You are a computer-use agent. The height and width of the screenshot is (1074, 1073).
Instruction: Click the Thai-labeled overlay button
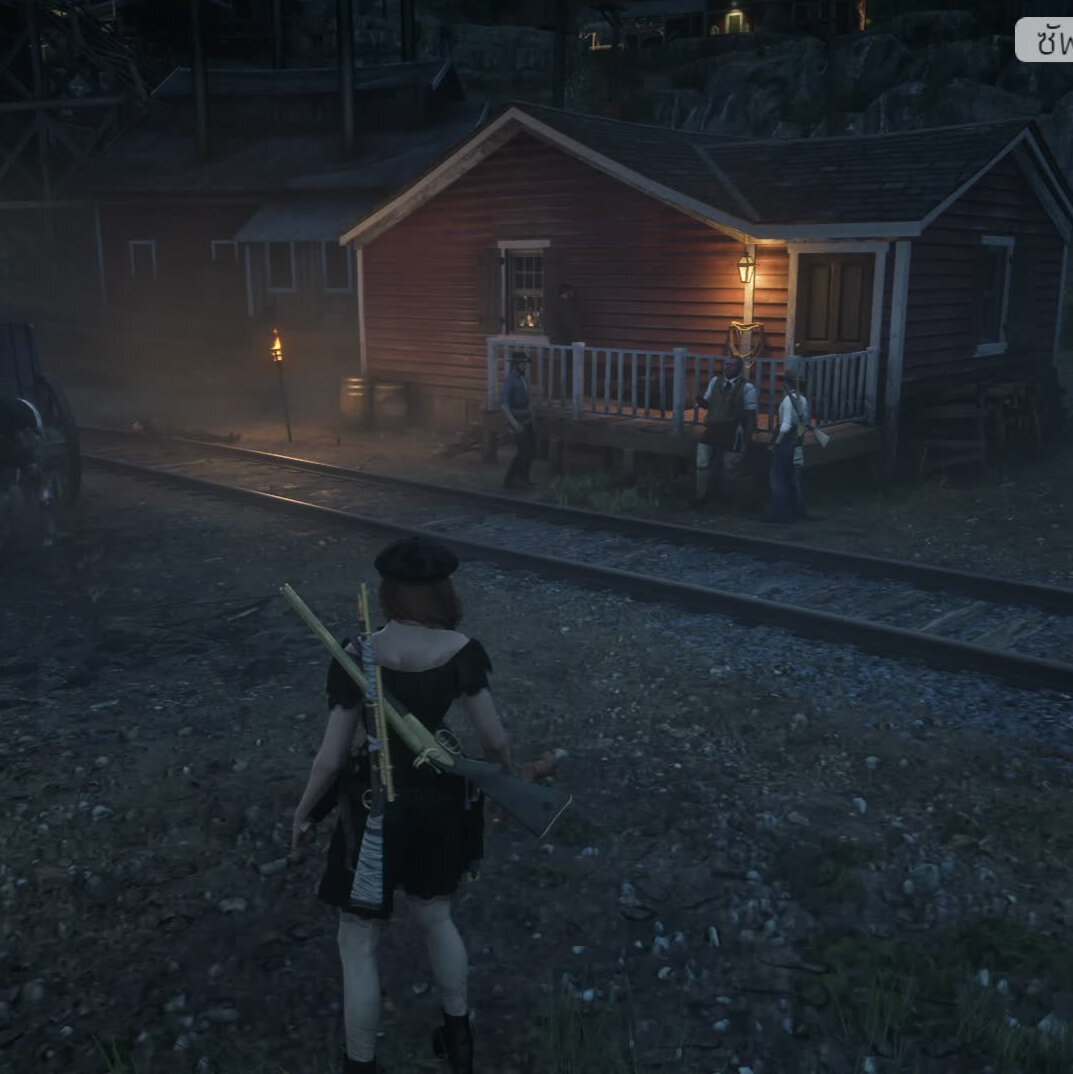(1046, 40)
